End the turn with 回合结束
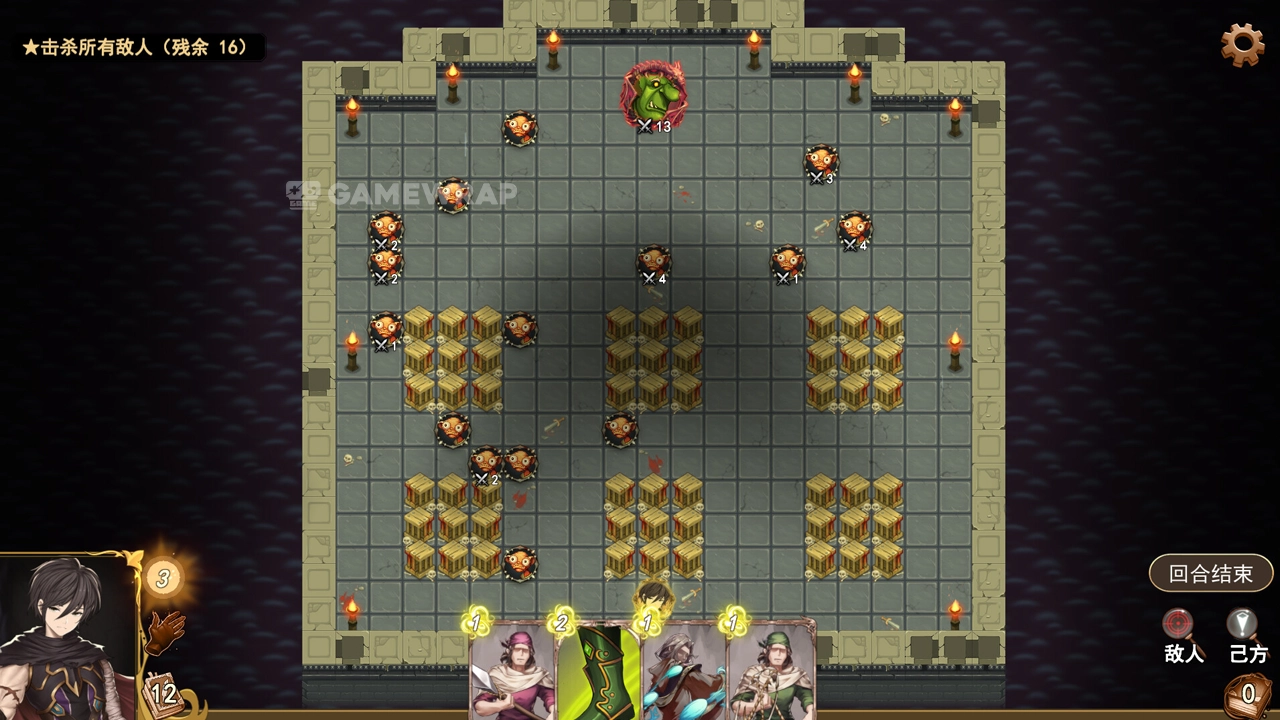Image resolution: width=1280 pixels, height=720 pixels. pyautogui.click(x=1210, y=574)
